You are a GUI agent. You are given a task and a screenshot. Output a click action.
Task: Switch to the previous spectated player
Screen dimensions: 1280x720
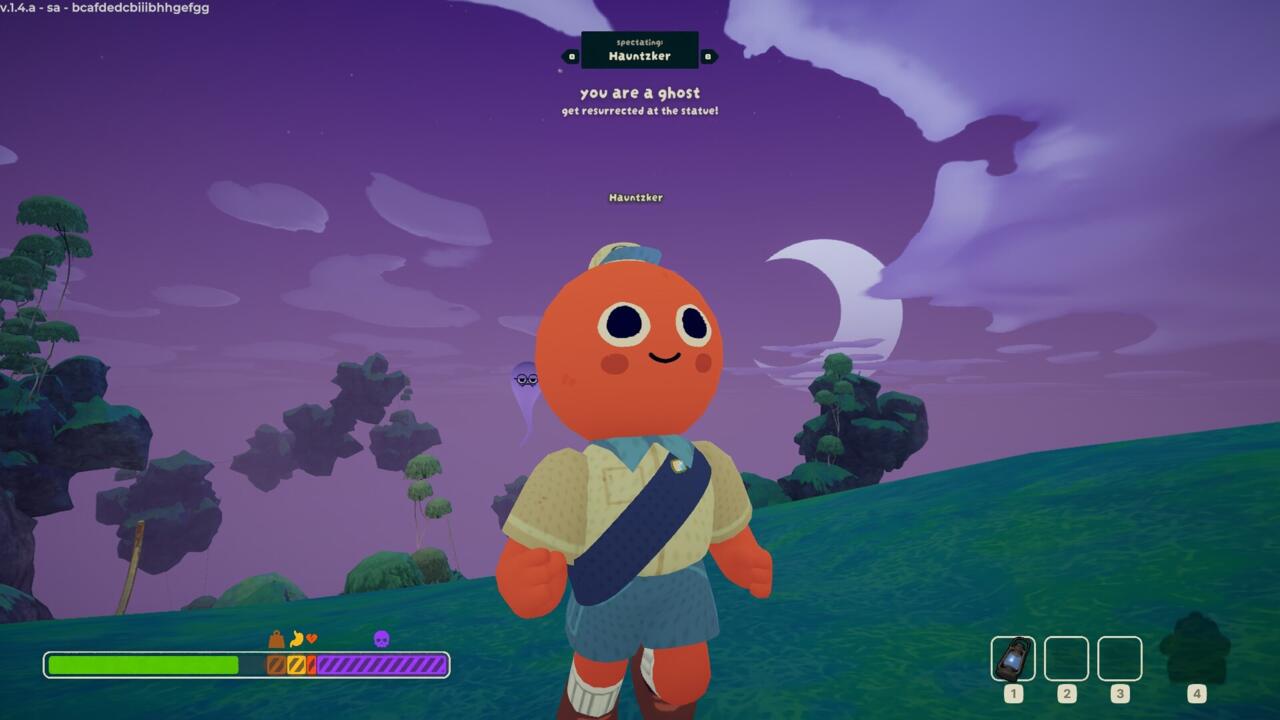point(571,57)
